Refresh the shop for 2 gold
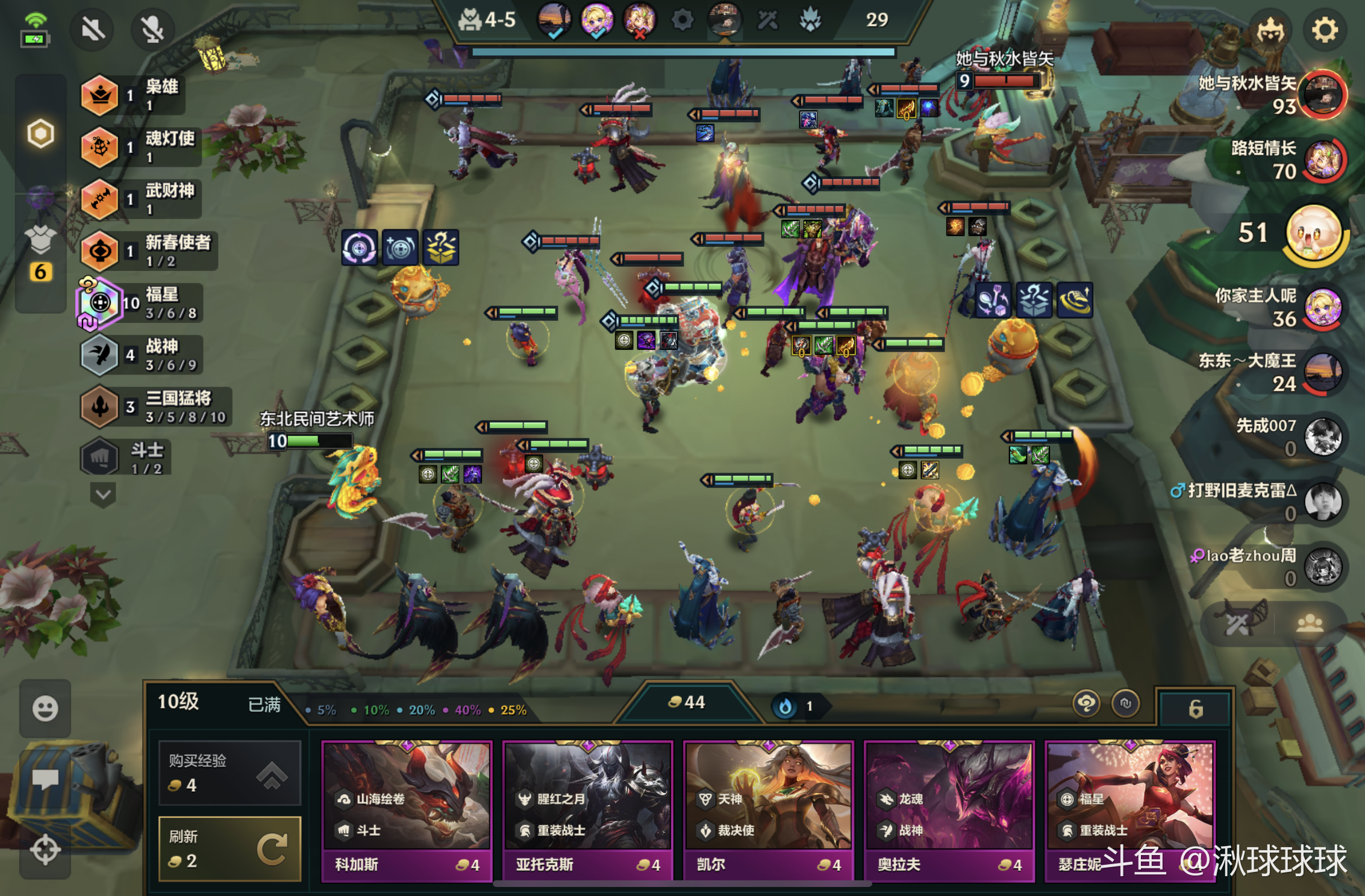 click(x=230, y=849)
